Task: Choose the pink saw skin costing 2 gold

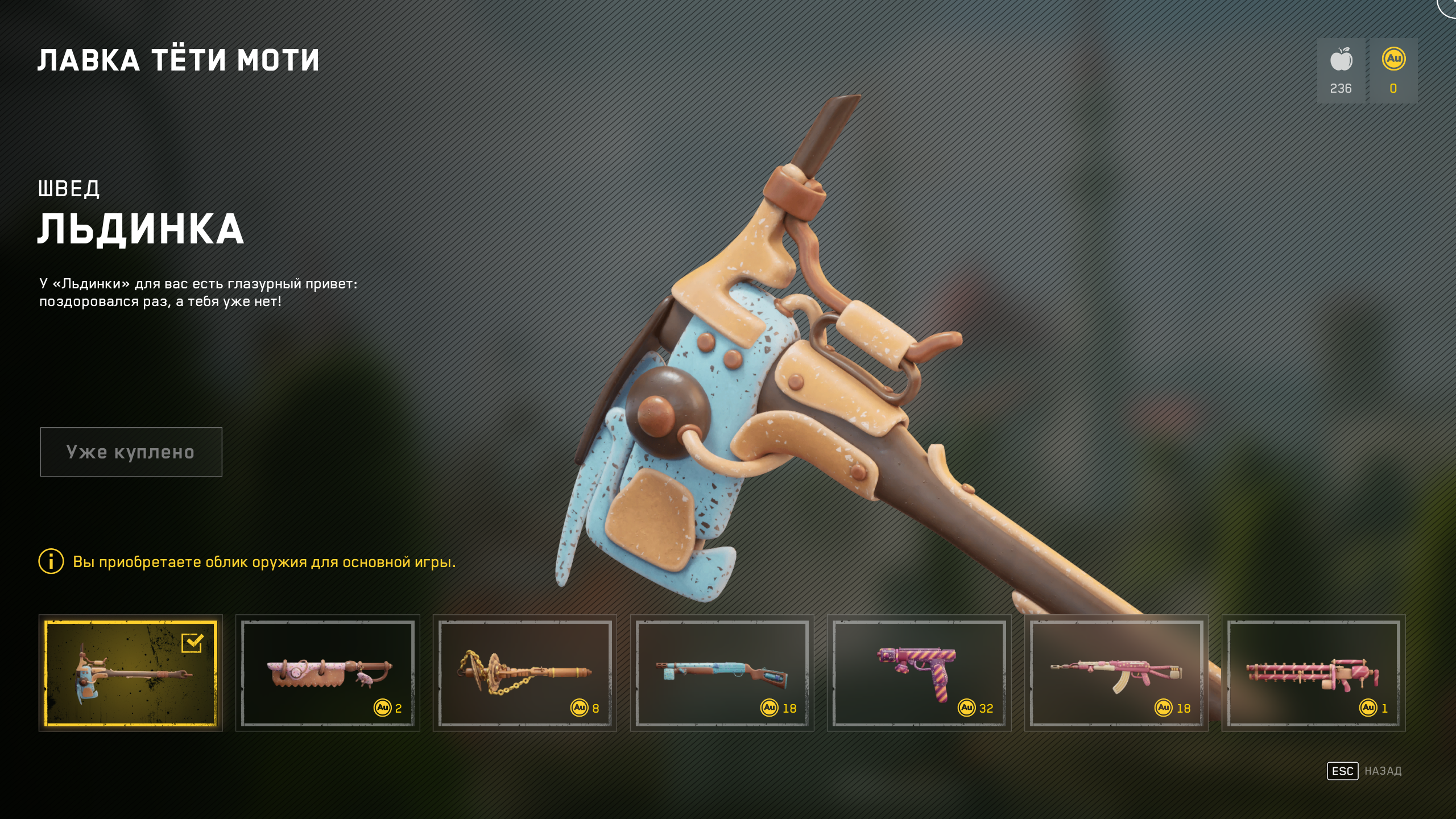Action: coord(328,673)
